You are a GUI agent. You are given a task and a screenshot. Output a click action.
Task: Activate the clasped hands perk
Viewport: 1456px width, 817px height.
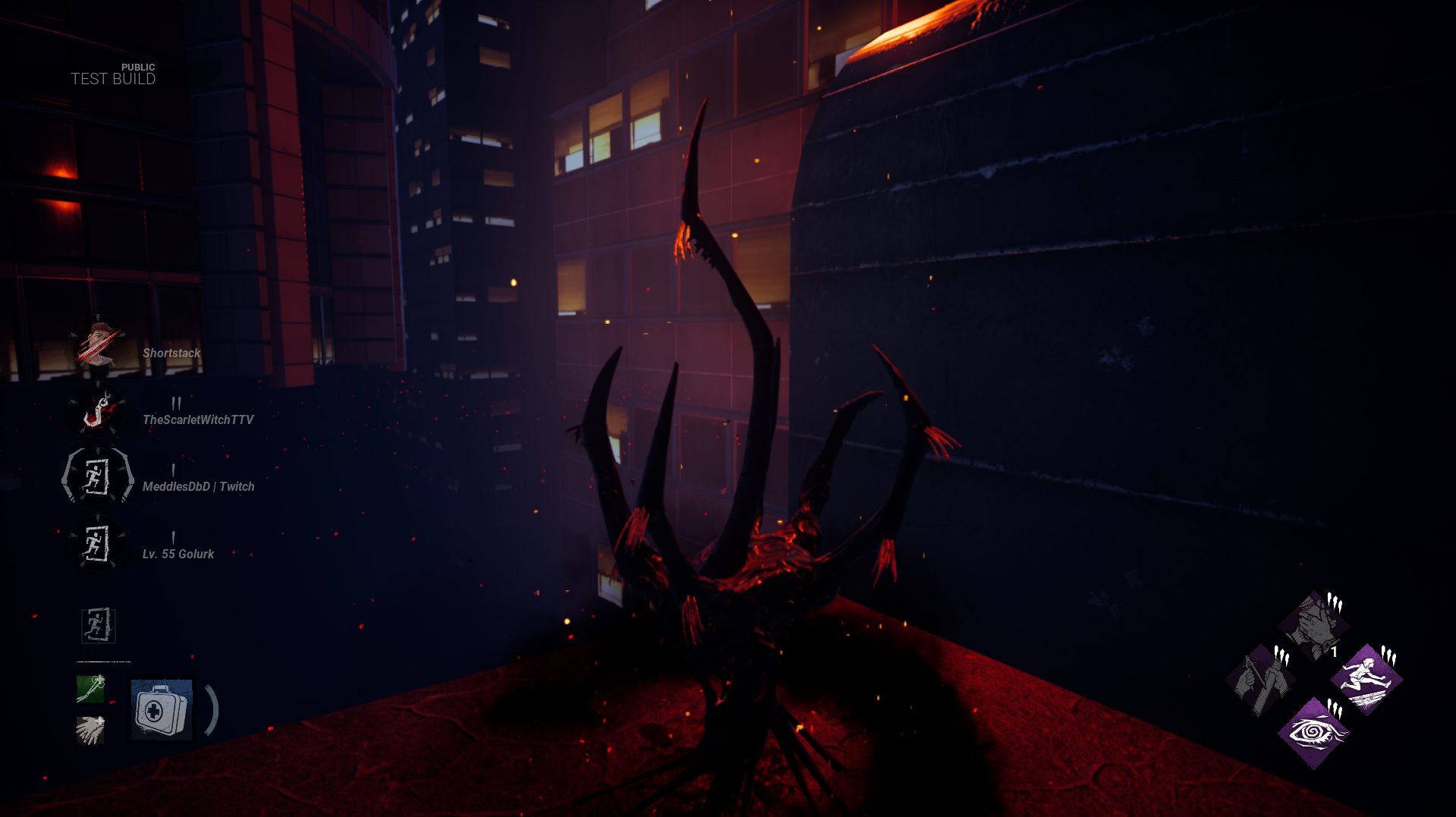pyautogui.click(x=1313, y=627)
